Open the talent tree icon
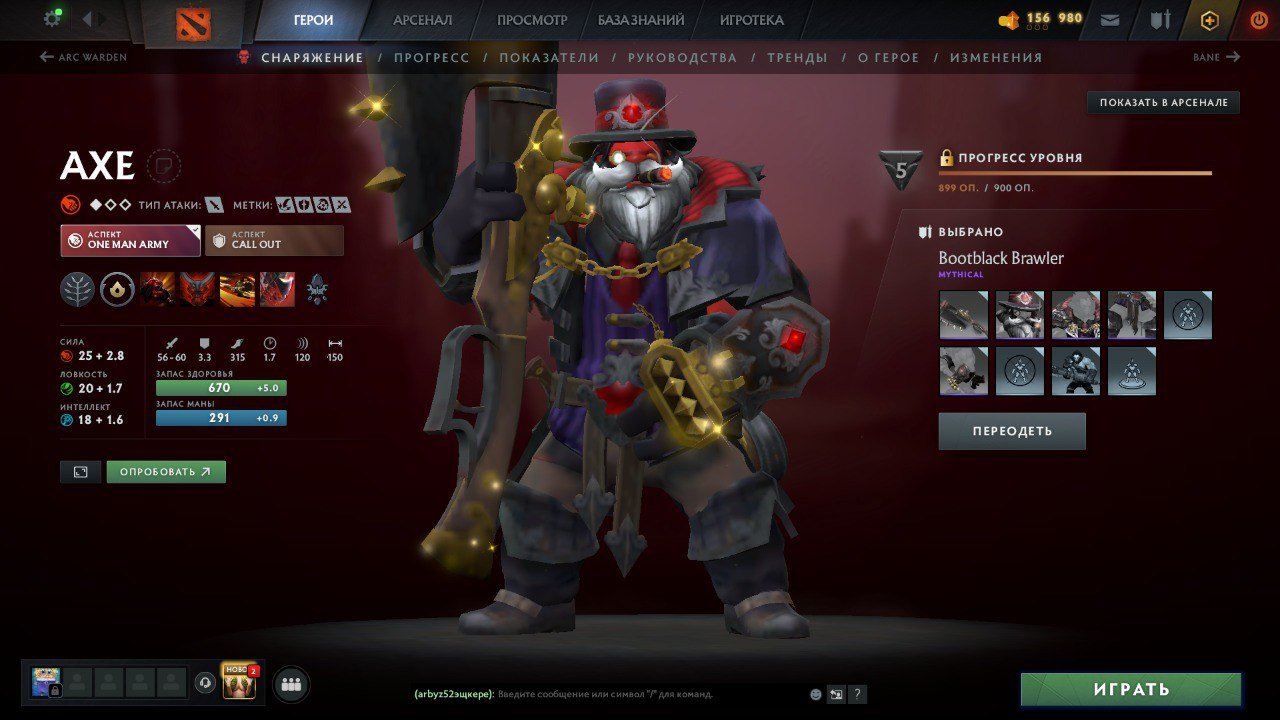The height and width of the screenshot is (720, 1280). [80, 290]
